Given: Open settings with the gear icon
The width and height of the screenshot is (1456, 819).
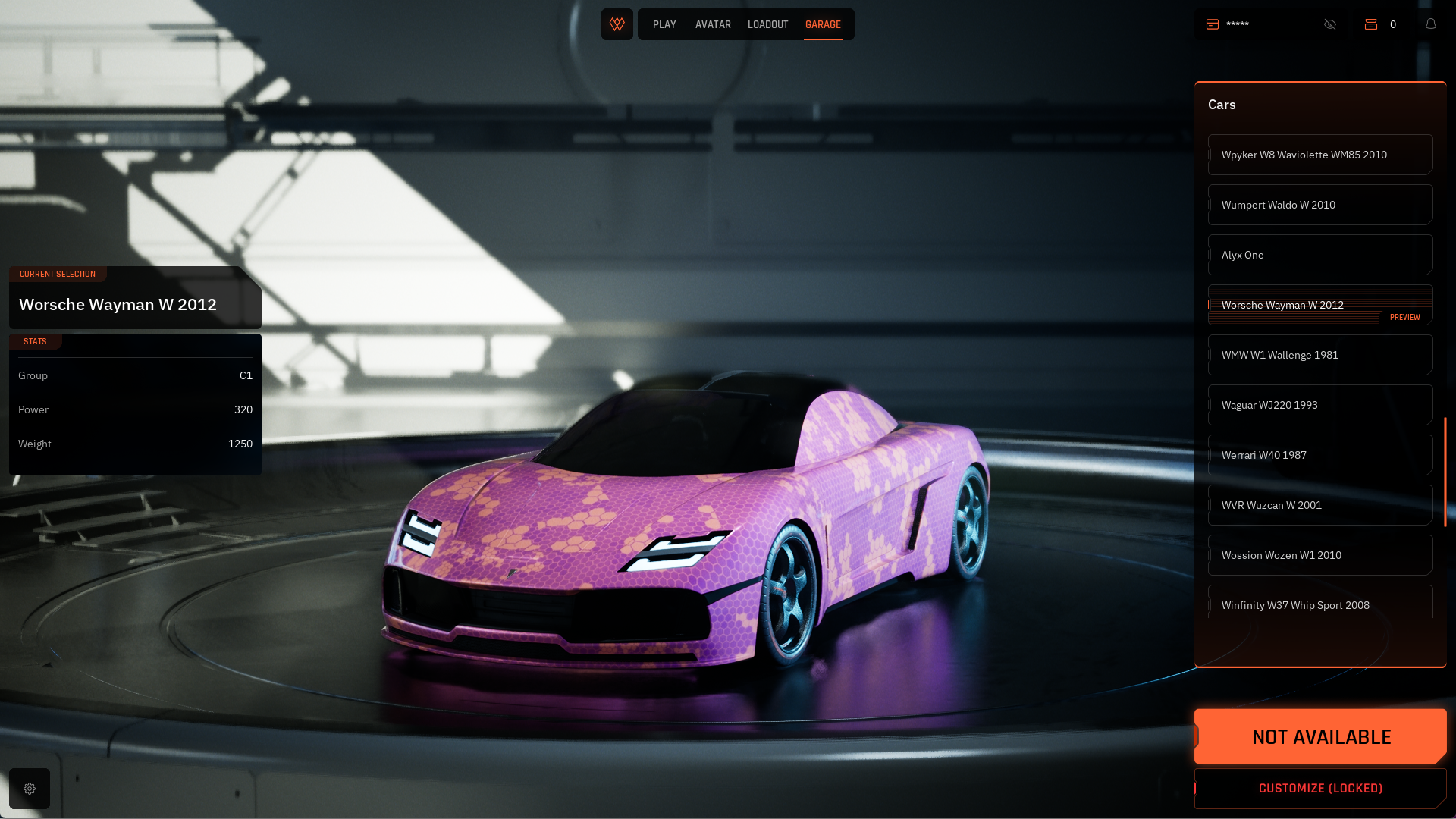Looking at the screenshot, I should [x=30, y=789].
